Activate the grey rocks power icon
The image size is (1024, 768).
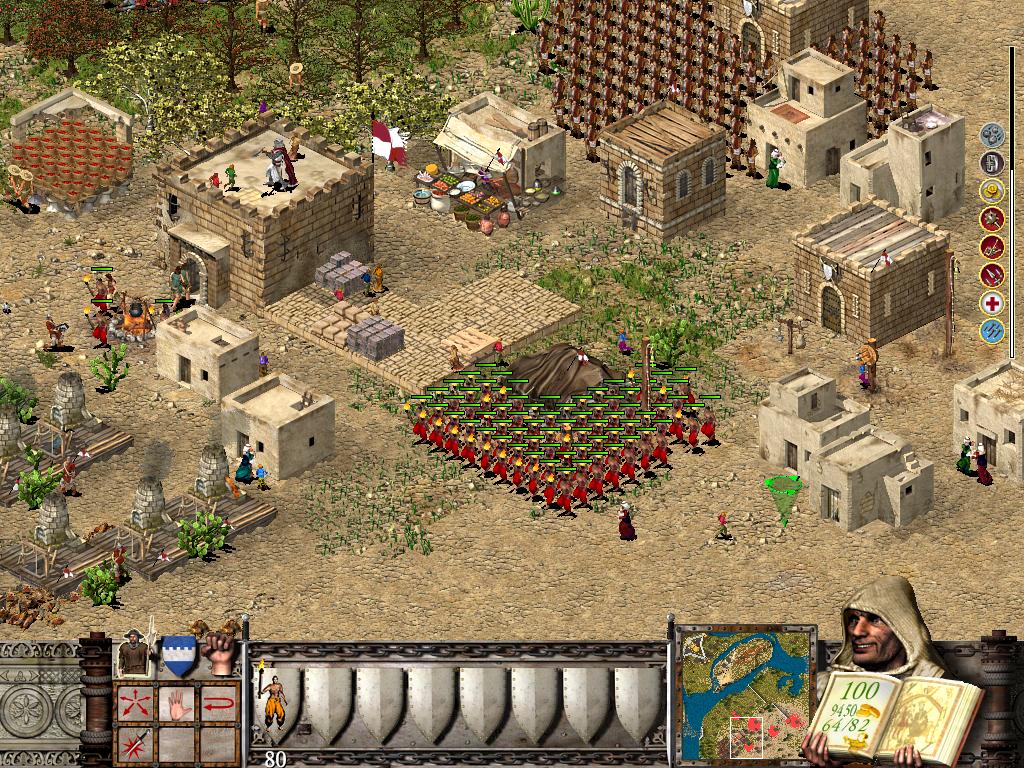pyautogui.click(x=991, y=135)
